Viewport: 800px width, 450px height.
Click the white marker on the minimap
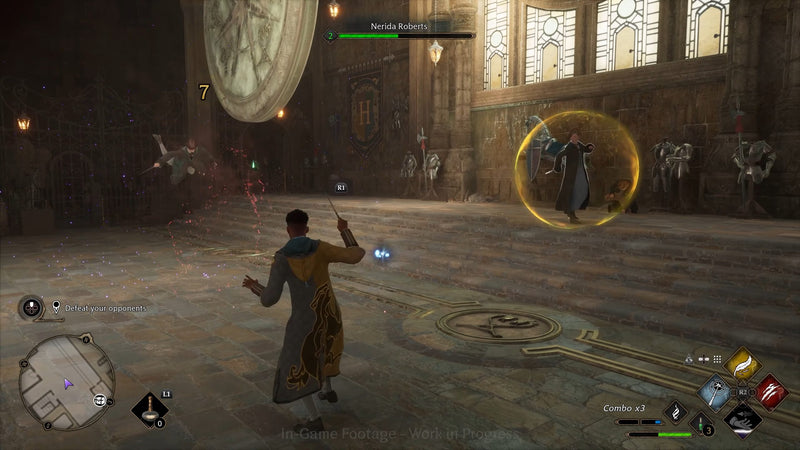click(100, 400)
